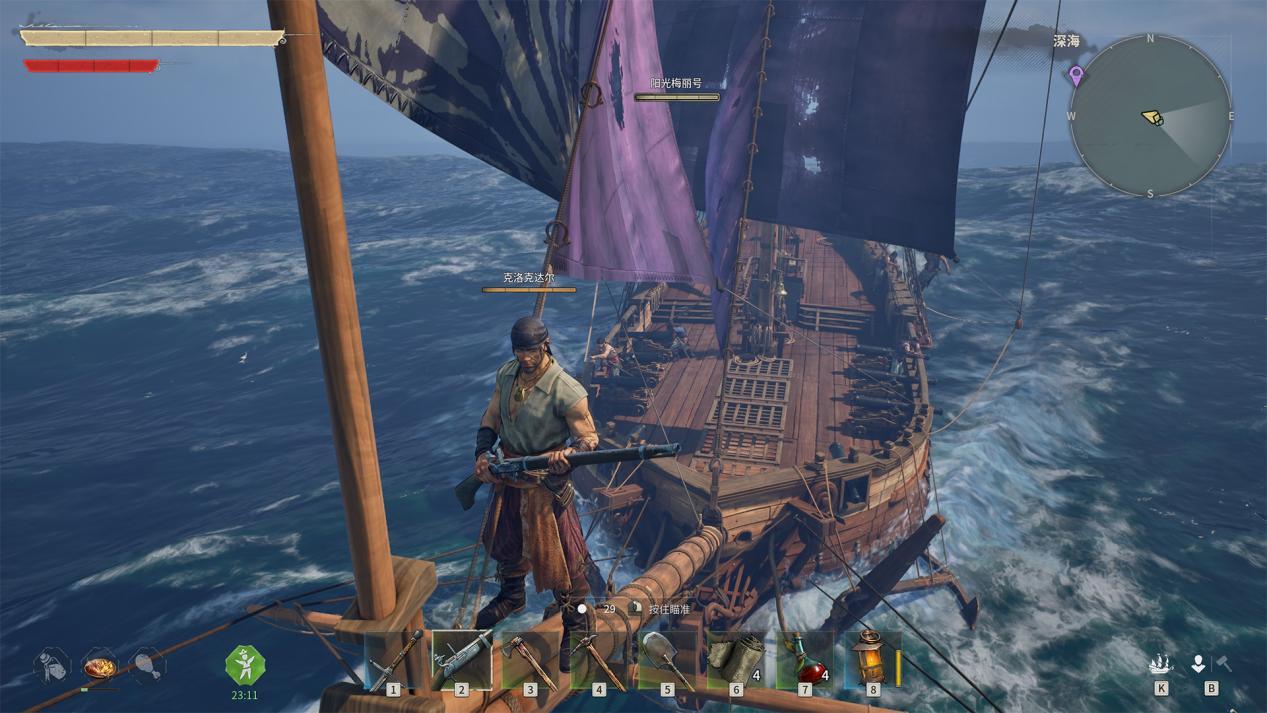
Task: Choose the pickaxe hotbar slot
Action: click(x=598, y=660)
